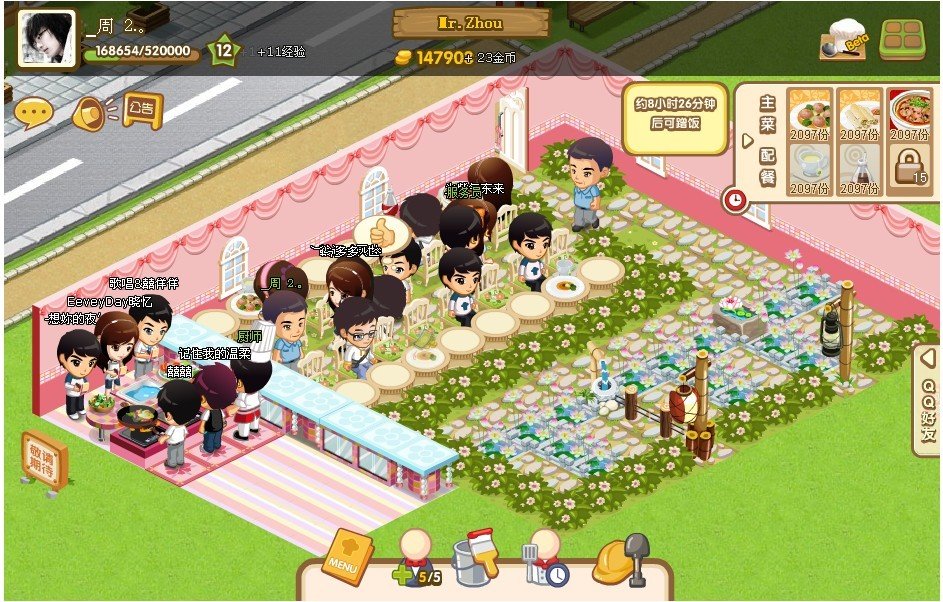
Task: Select the red soup dish slot
Action: (x=909, y=113)
